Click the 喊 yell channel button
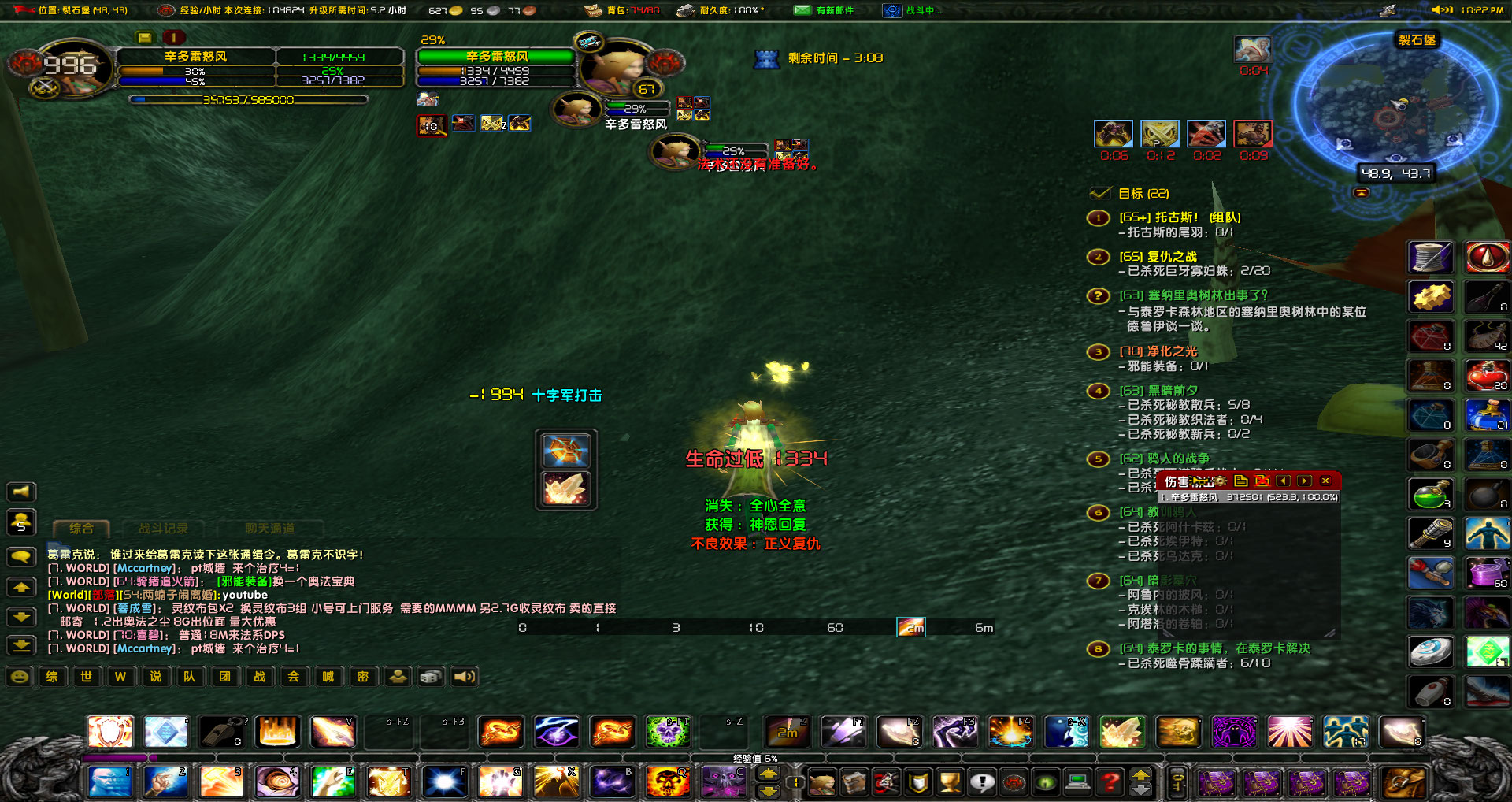This screenshot has height=802, width=1512. [x=328, y=676]
